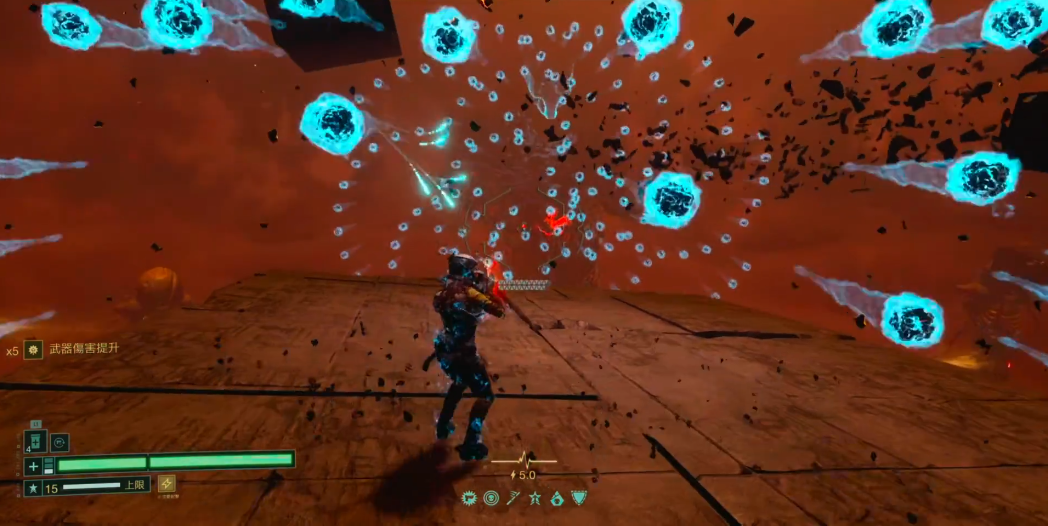Viewport: 1048px width, 526px height.
Task: Click the diagonal rod with spray lines icon
Action: [x=512, y=498]
